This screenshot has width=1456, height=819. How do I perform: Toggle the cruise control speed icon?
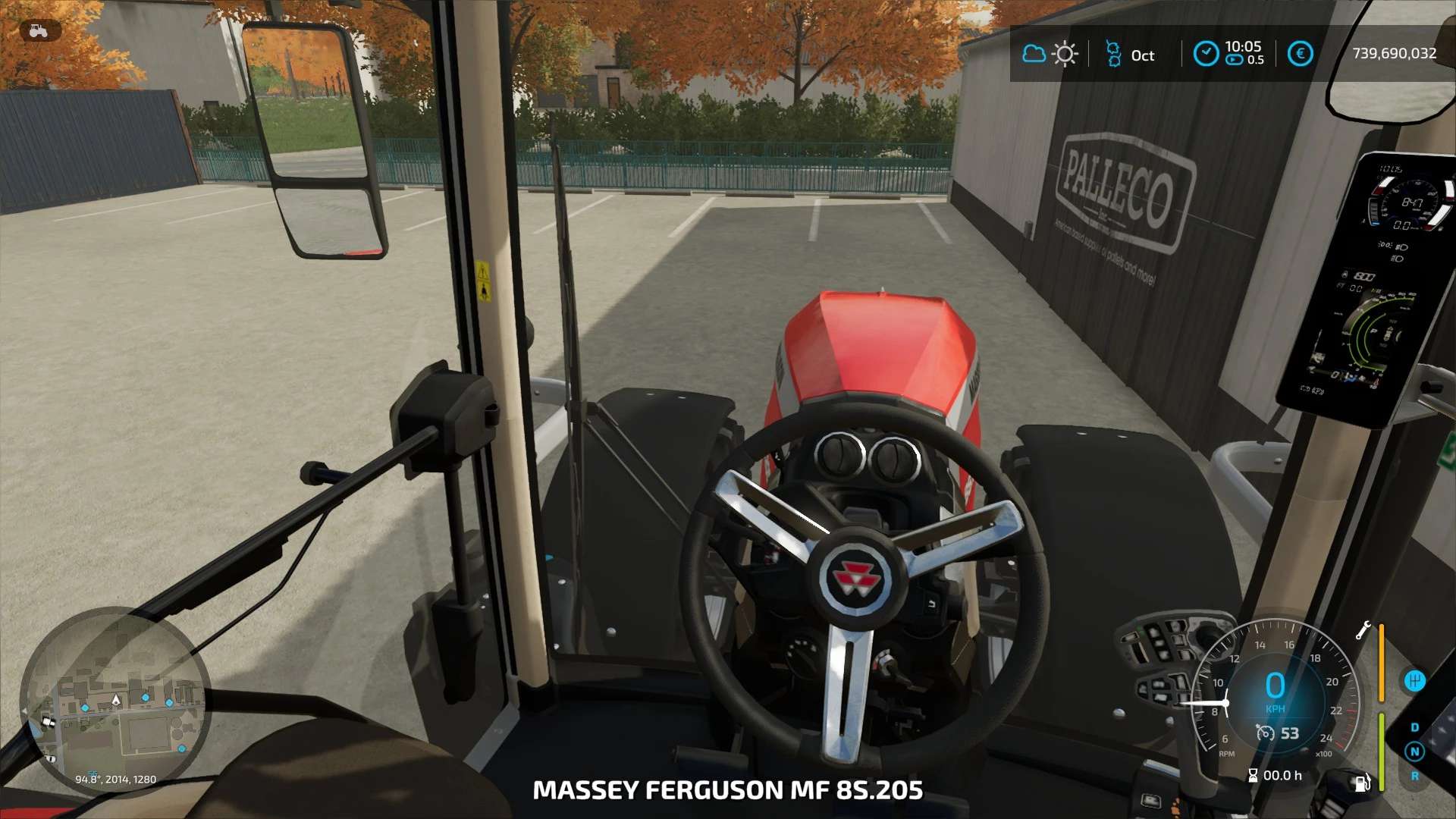click(1265, 733)
